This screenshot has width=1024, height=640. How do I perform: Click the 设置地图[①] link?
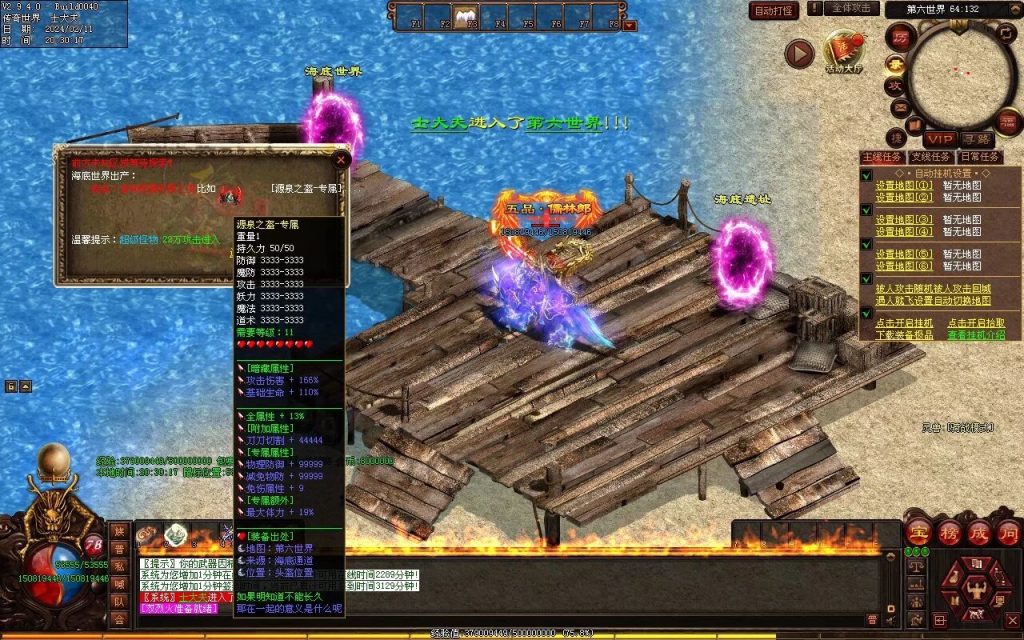[904, 185]
